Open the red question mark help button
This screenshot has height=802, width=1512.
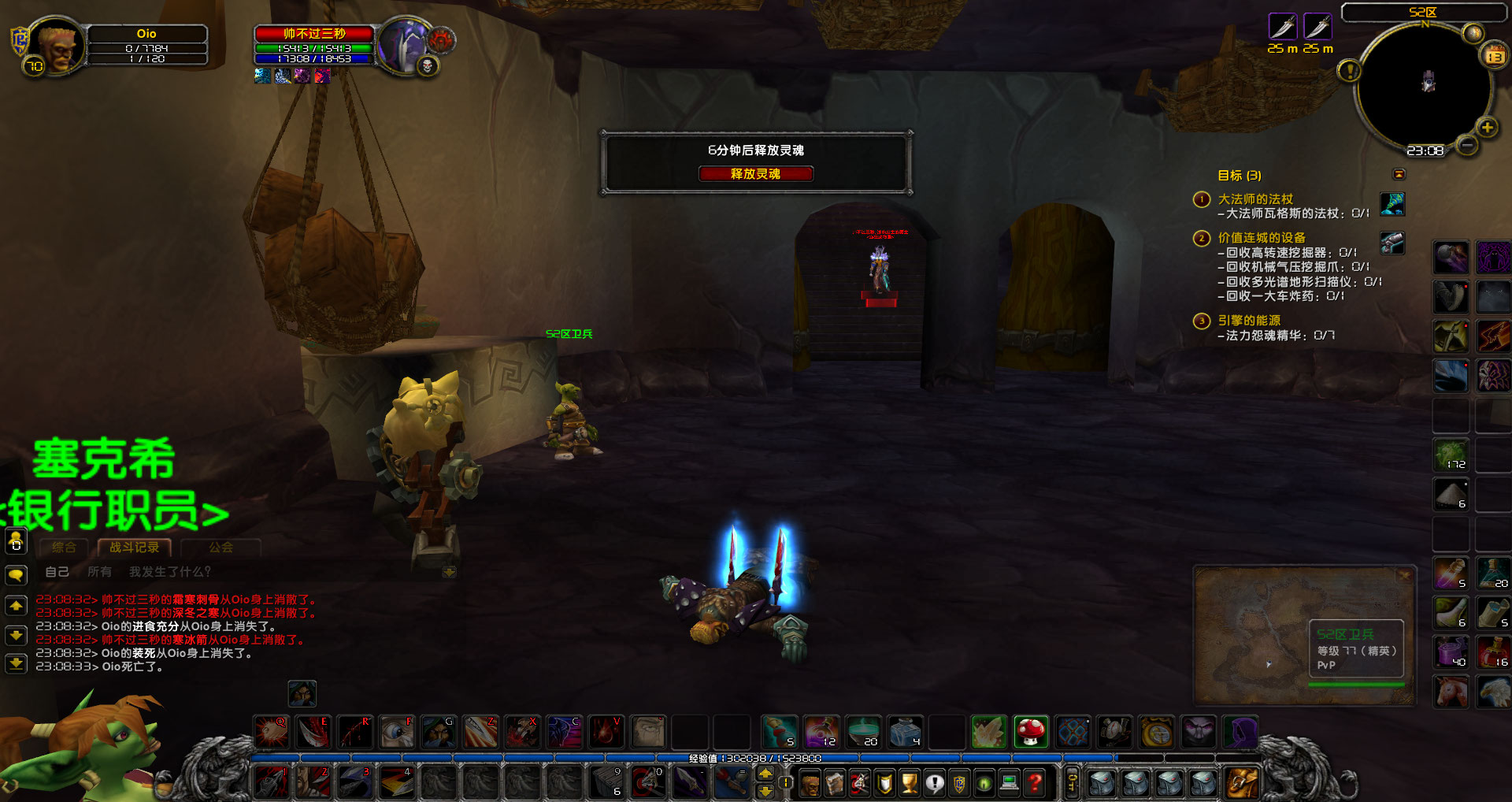pyautogui.click(x=1036, y=782)
